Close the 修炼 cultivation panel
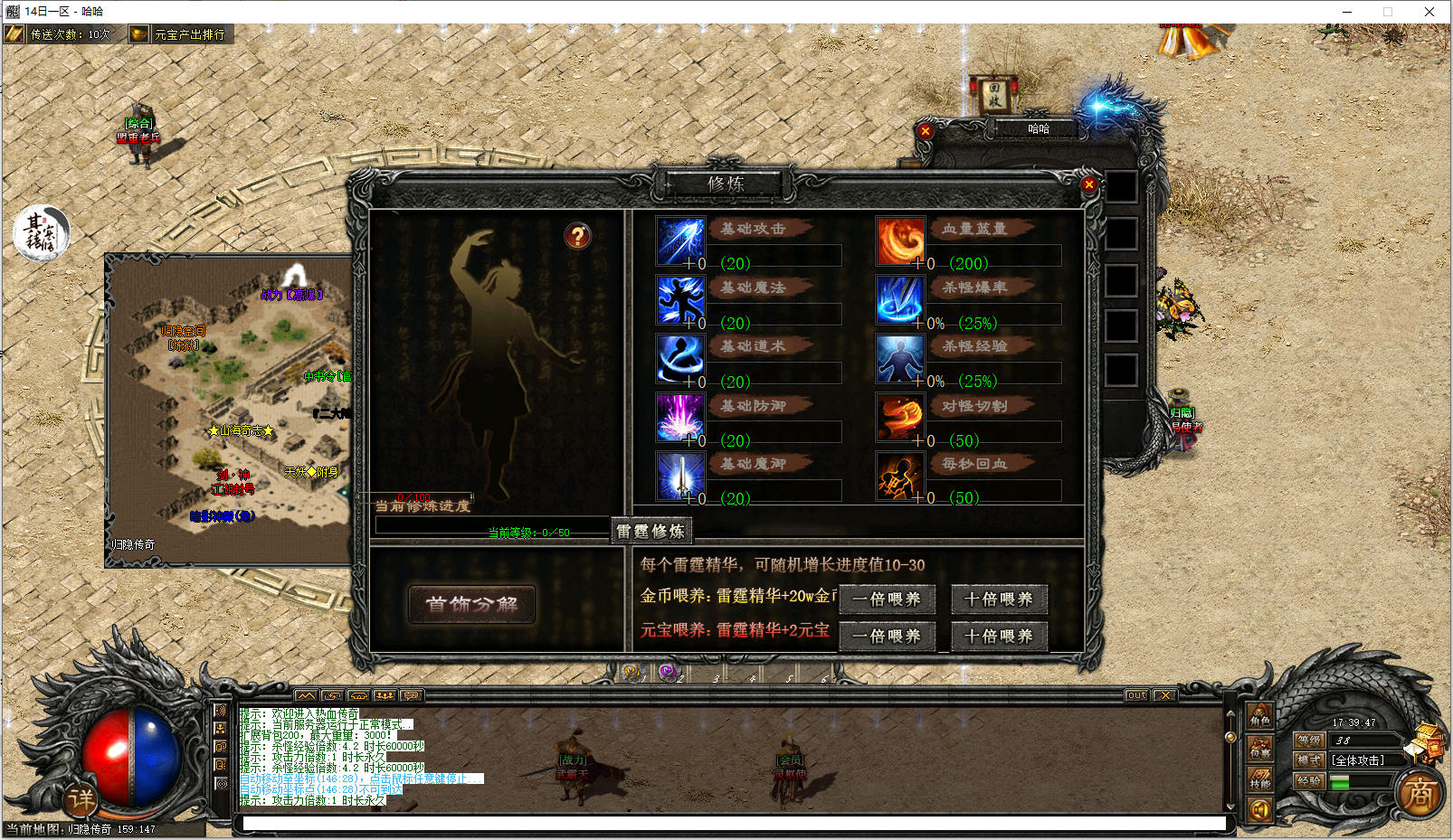The image size is (1453, 840). tap(1089, 184)
